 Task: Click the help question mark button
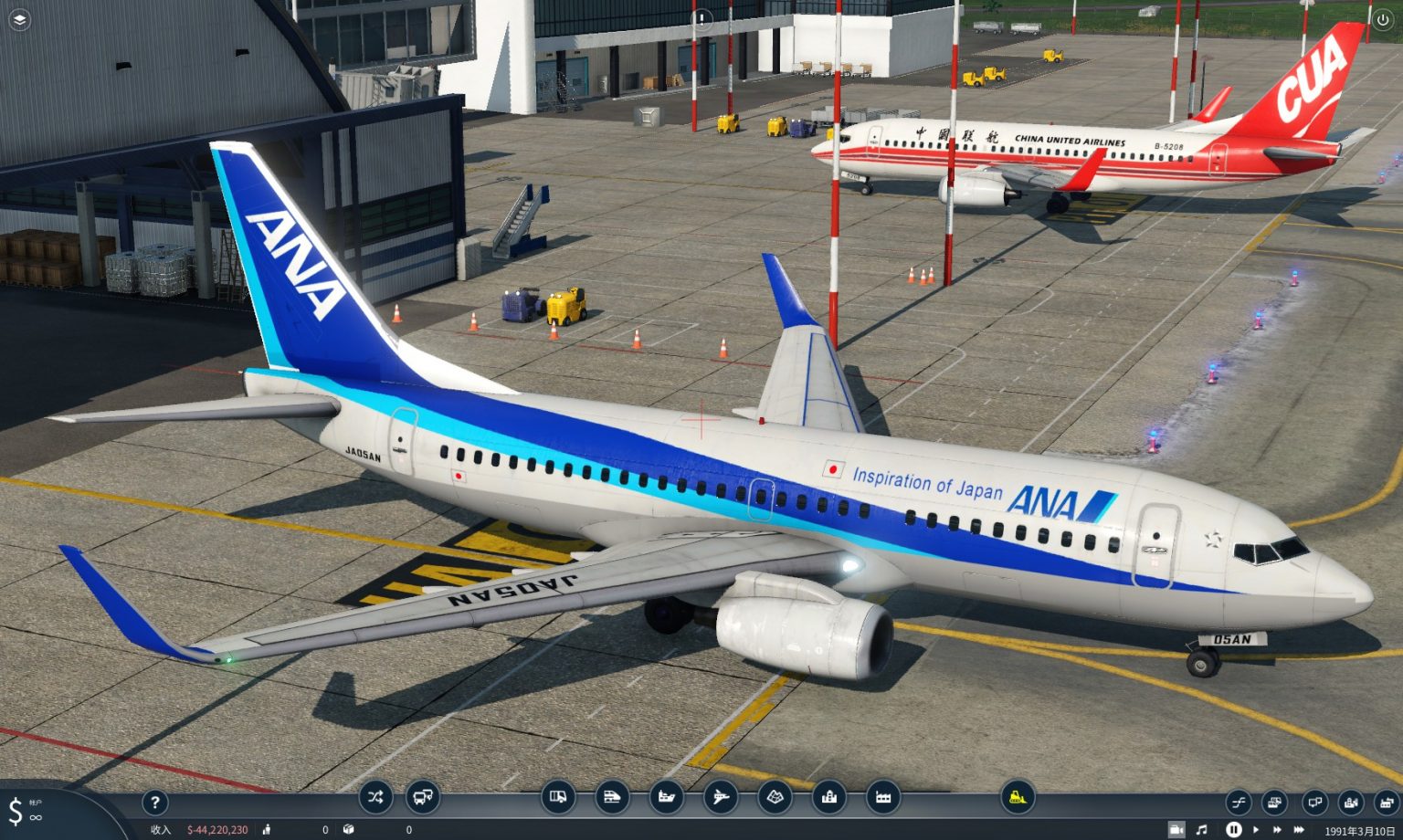coord(155,802)
